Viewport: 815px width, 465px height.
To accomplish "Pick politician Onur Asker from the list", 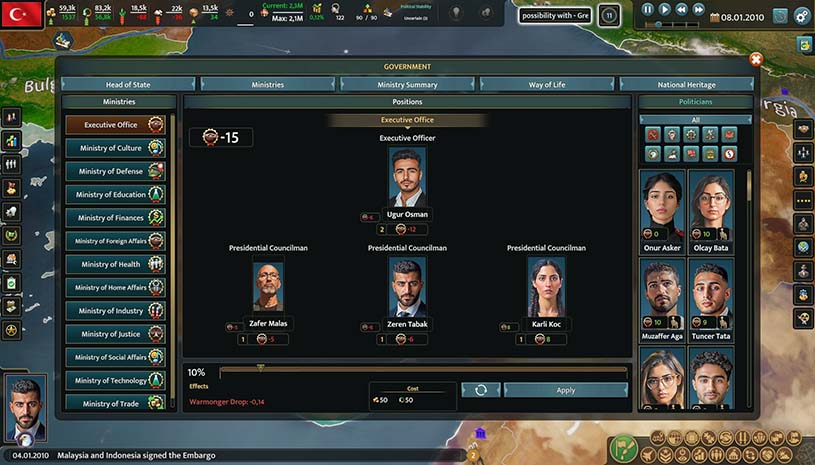I will 662,206.
